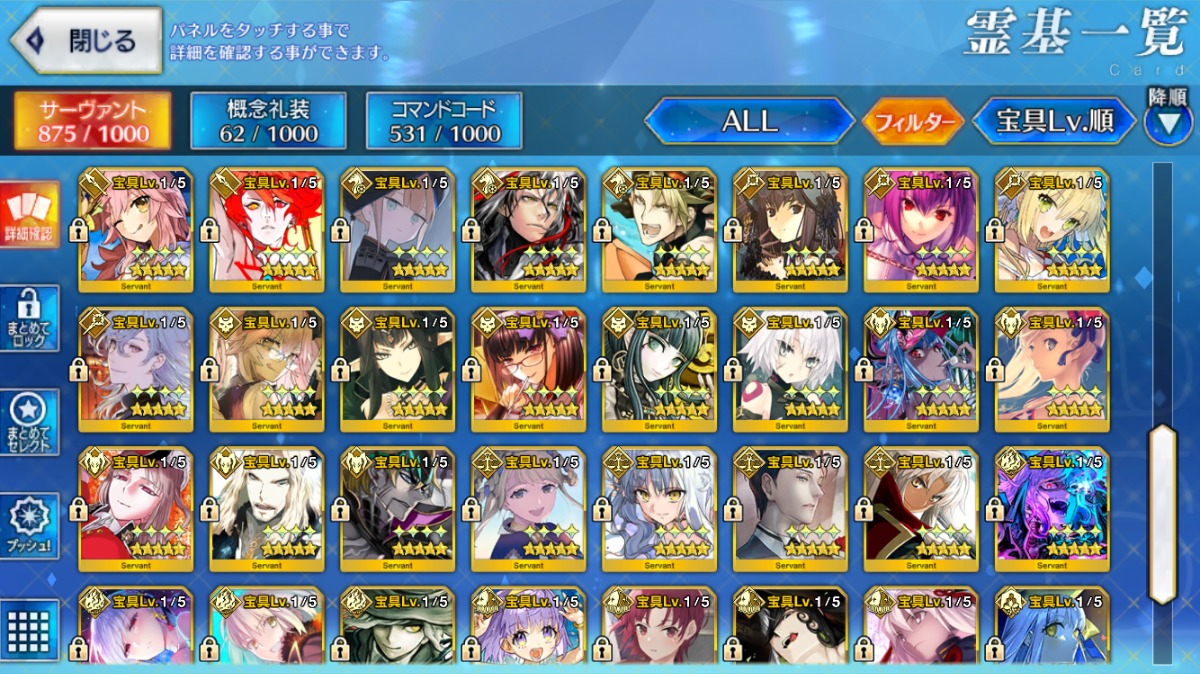Open the 概念礼装 tab

click(x=268, y=121)
